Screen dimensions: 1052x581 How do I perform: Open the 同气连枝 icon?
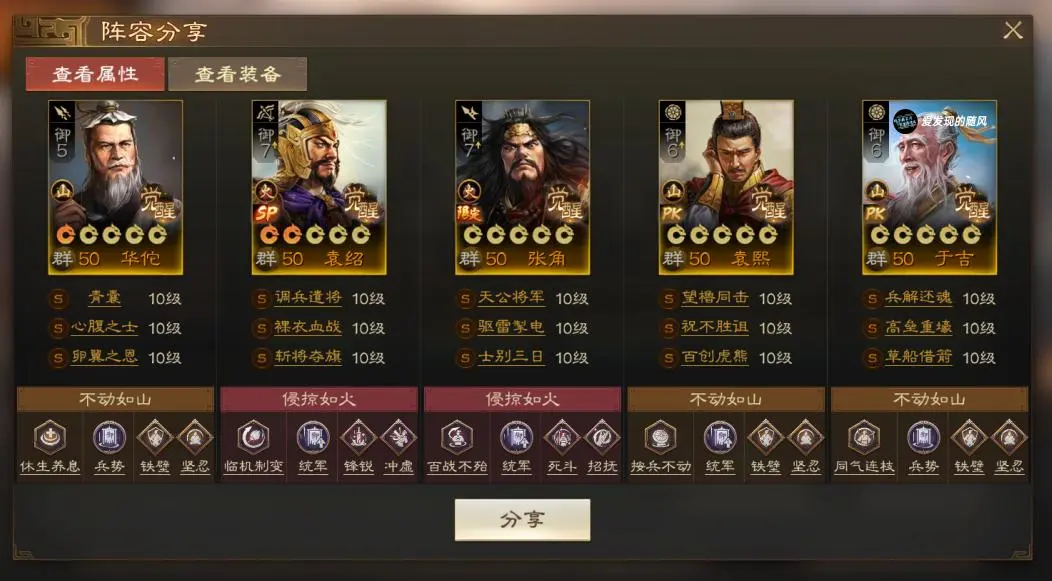click(863, 438)
